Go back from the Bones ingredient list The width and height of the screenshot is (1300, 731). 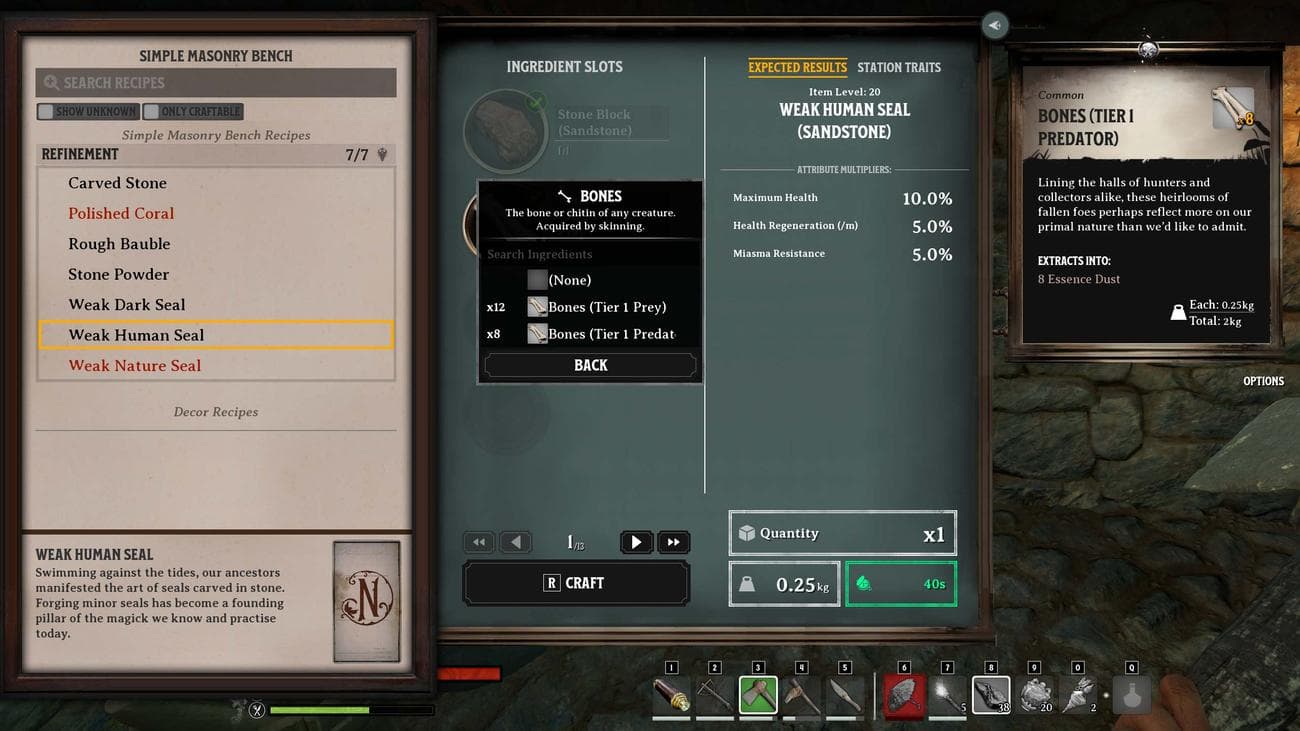point(590,366)
